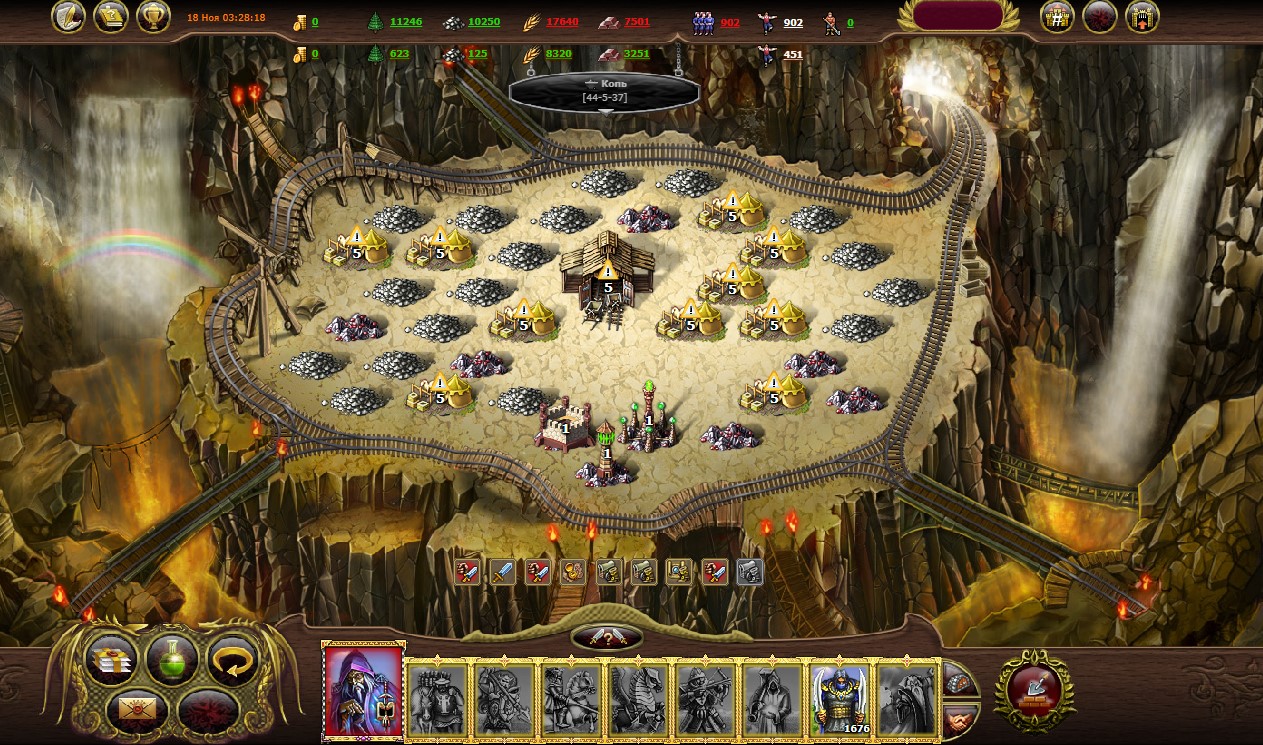
Task: Select the winged griffin unit slot
Action: pos(639,699)
